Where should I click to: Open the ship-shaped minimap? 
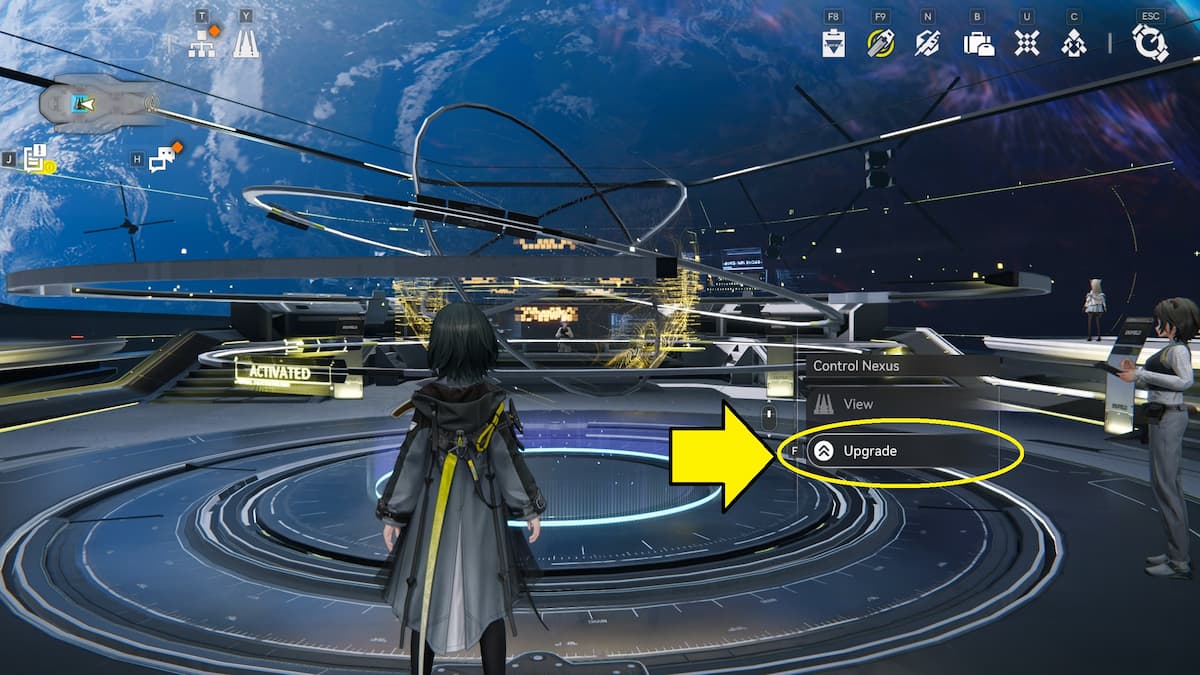[97, 102]
